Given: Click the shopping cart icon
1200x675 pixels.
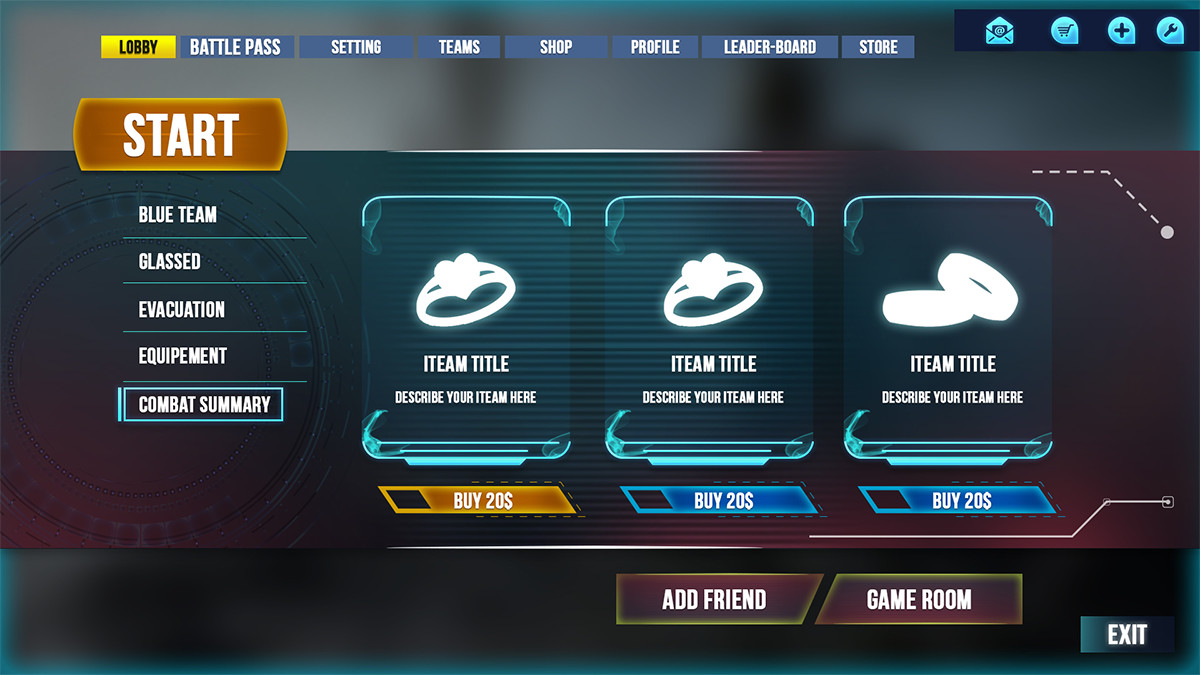Looking at the screenshot, I should click(1065, 31).
